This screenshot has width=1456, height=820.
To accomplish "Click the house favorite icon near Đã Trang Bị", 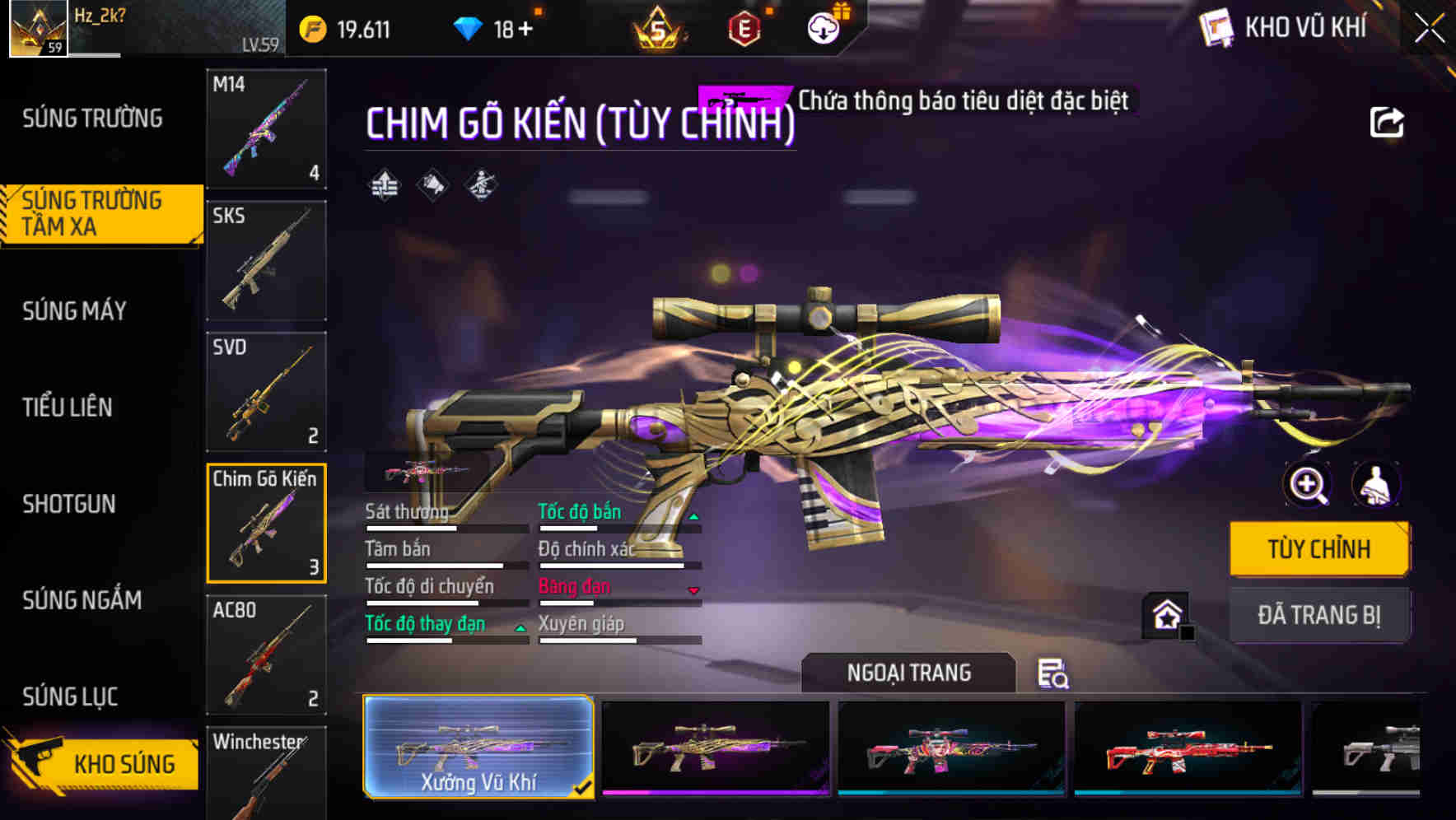I will 1166,616.
